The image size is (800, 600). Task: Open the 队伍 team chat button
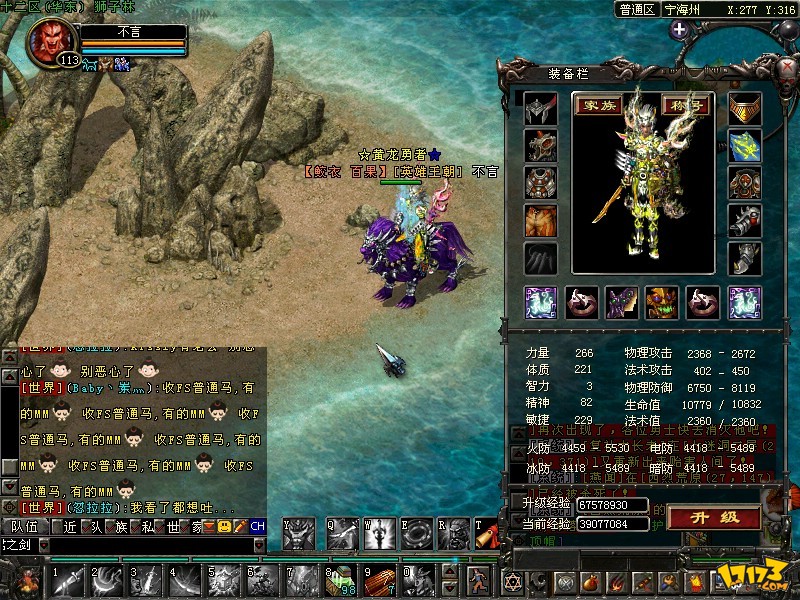coord(24,526)
